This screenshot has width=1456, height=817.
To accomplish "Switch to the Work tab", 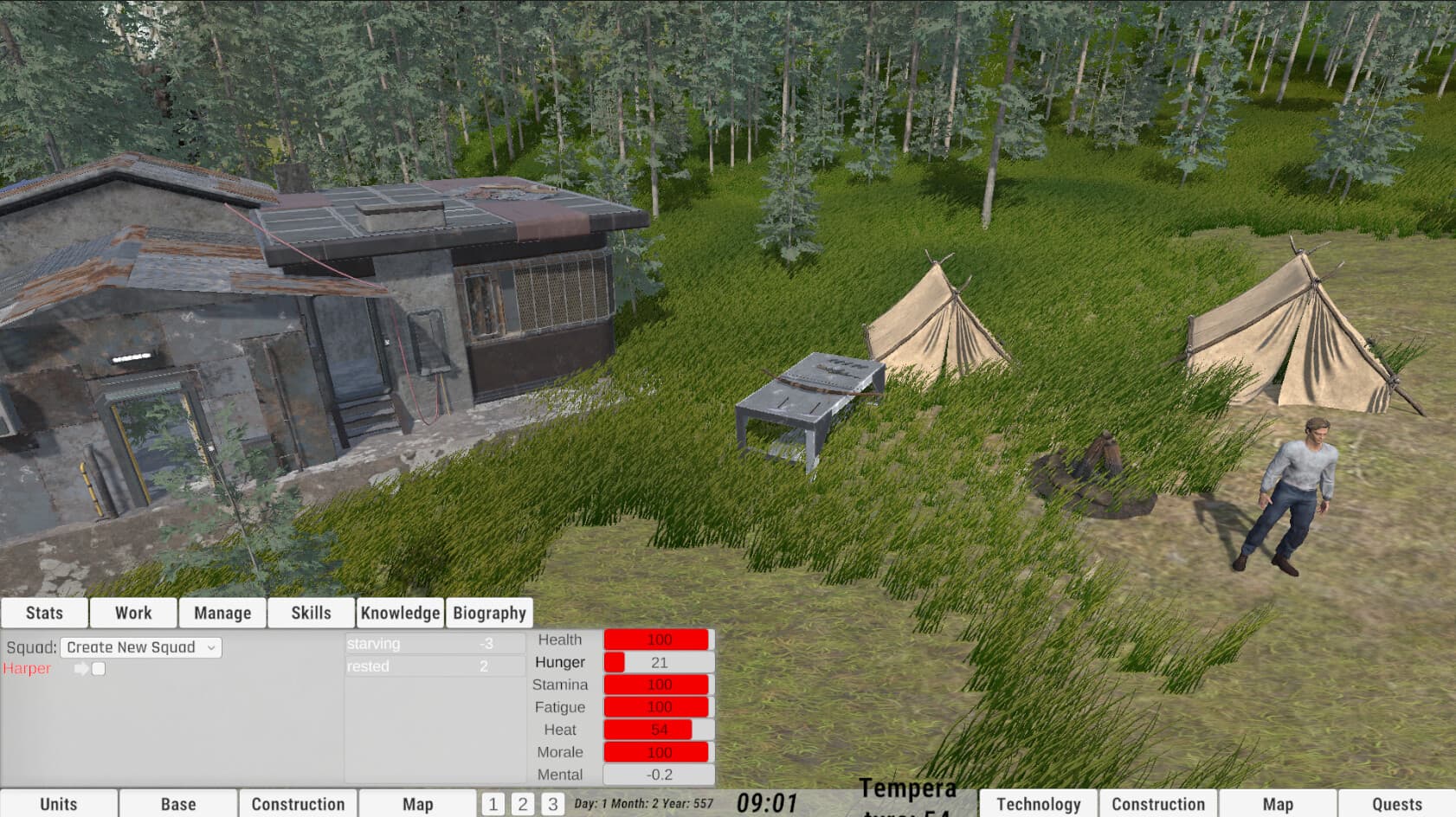I will 132,612.
